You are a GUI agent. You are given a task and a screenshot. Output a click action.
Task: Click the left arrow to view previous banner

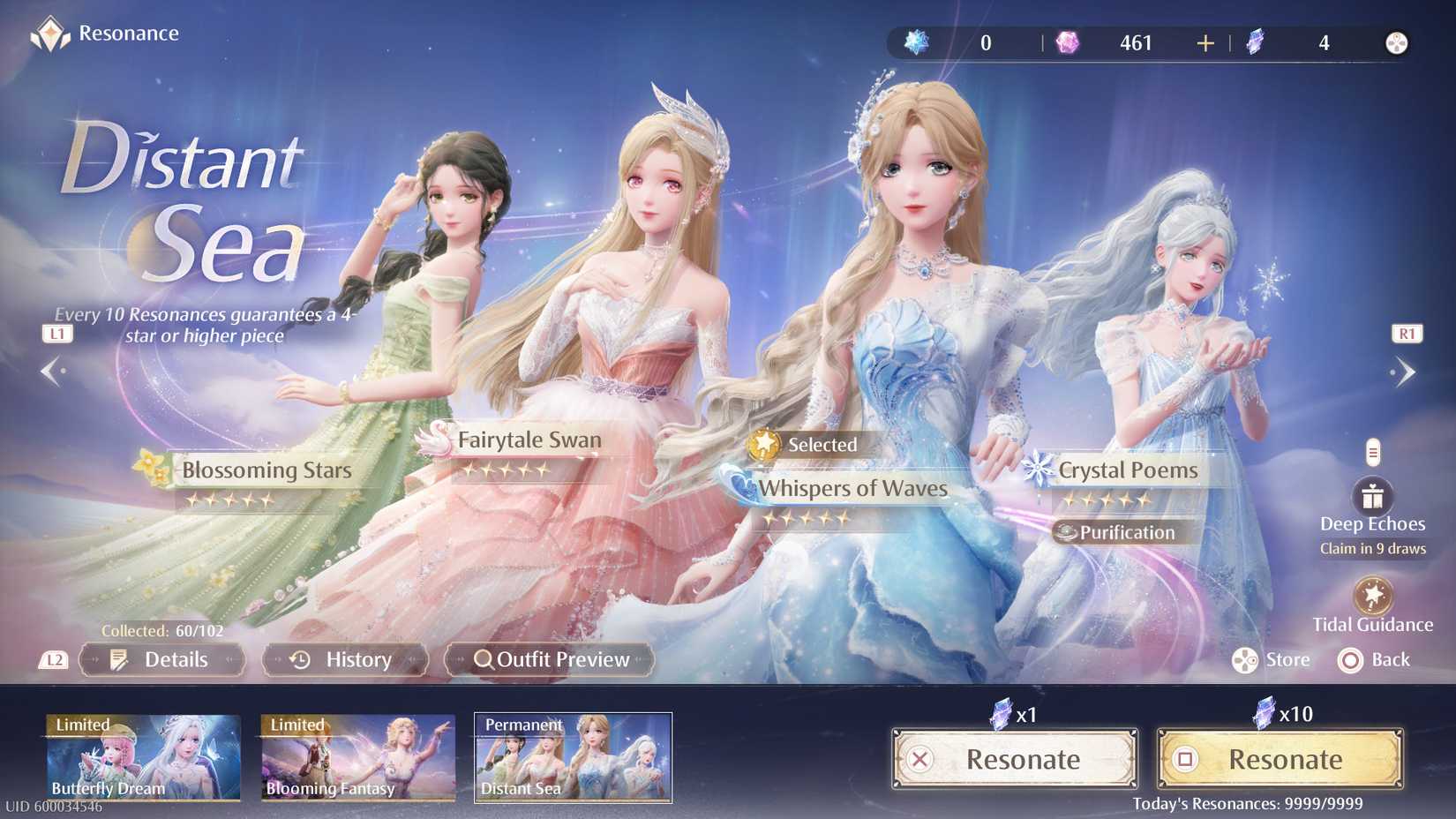[53, 372]
